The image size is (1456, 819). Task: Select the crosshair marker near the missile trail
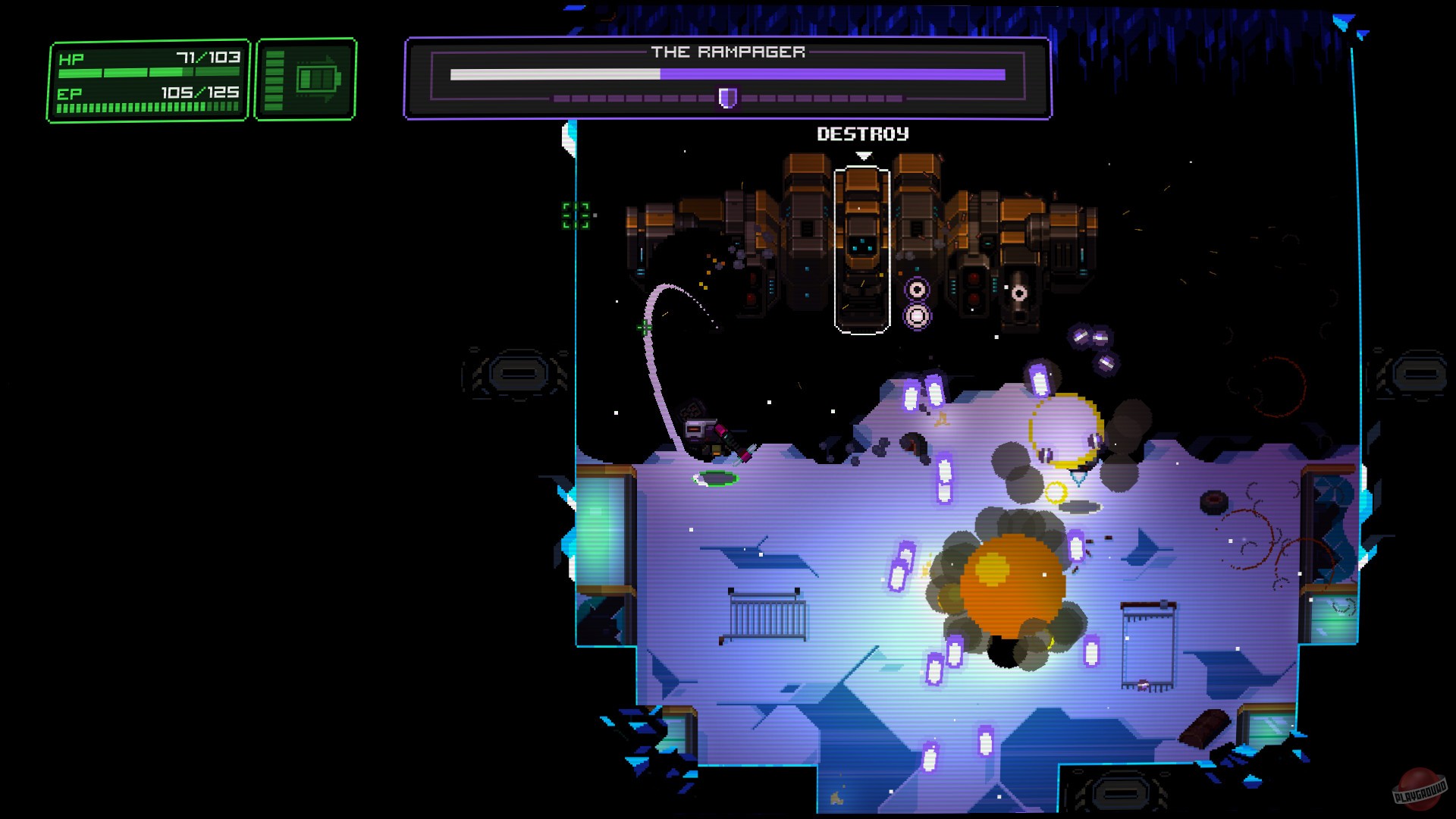point(645,328)
